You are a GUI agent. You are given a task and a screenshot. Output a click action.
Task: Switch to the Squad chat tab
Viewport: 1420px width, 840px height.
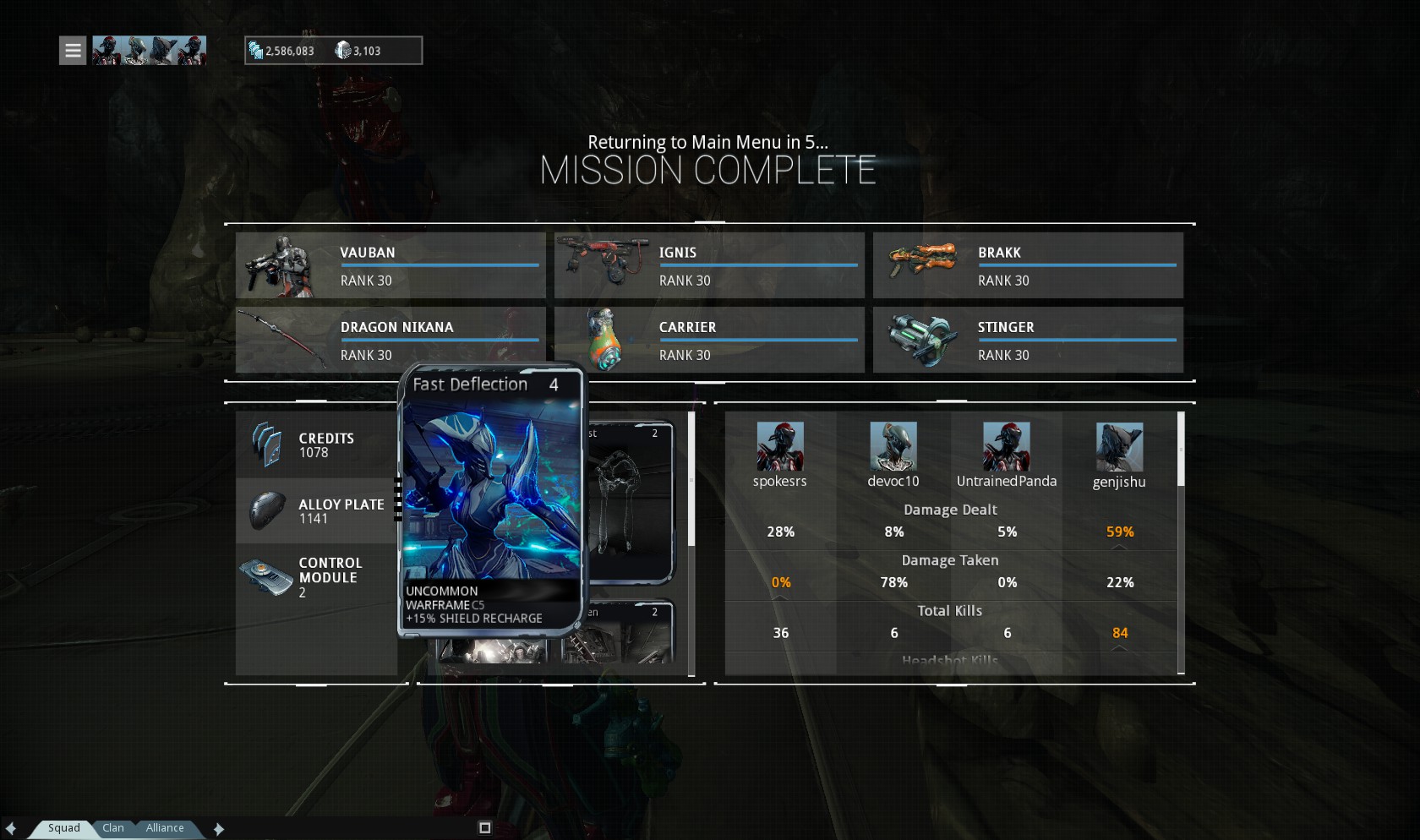tap(63, 828)
